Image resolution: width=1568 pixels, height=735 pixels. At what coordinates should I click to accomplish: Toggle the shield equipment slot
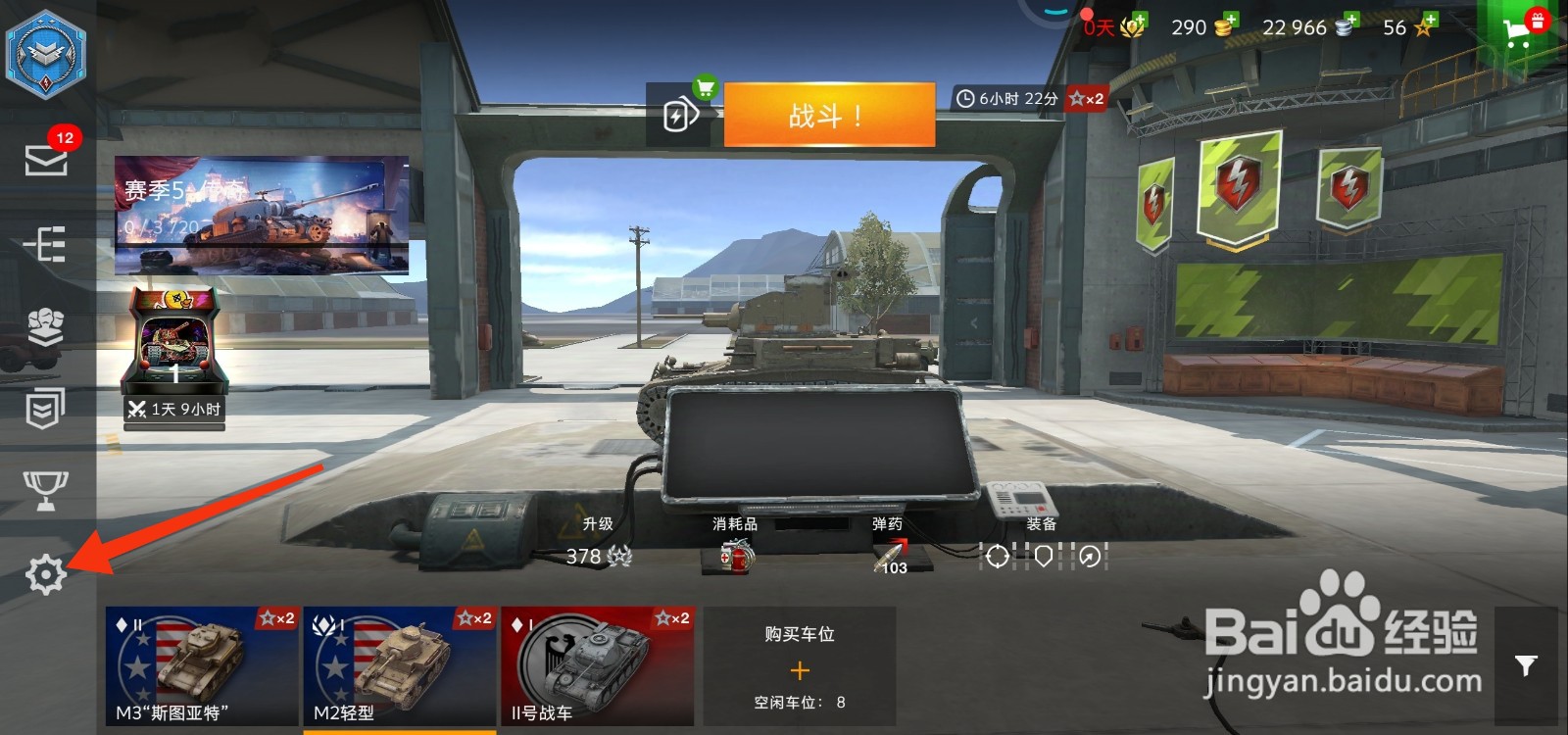1042,557
